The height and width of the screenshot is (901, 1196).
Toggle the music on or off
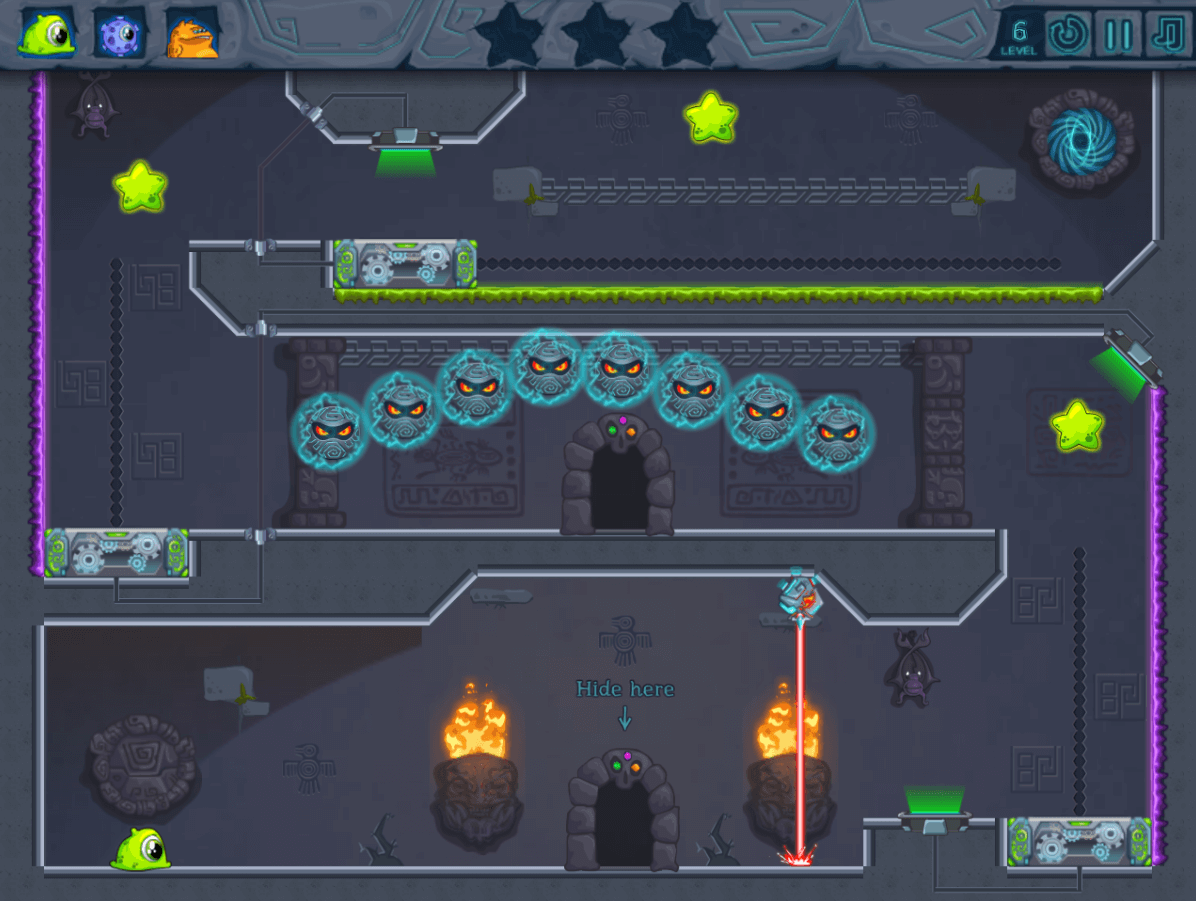1167,35
